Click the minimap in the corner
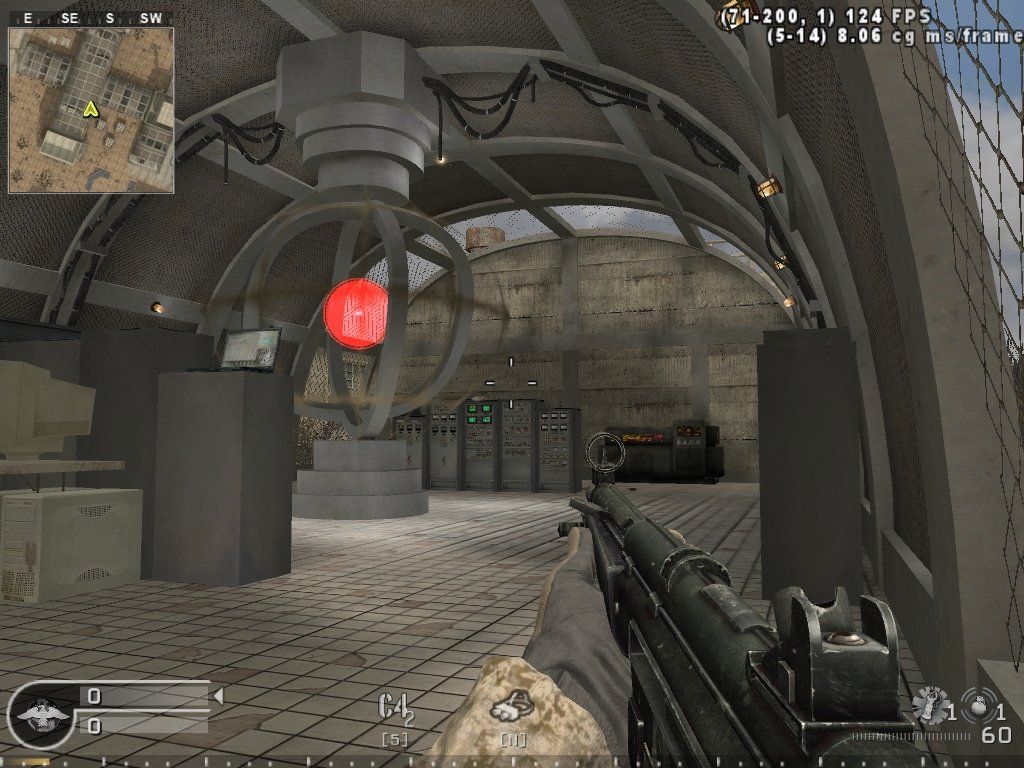 (x=91, y=110)
